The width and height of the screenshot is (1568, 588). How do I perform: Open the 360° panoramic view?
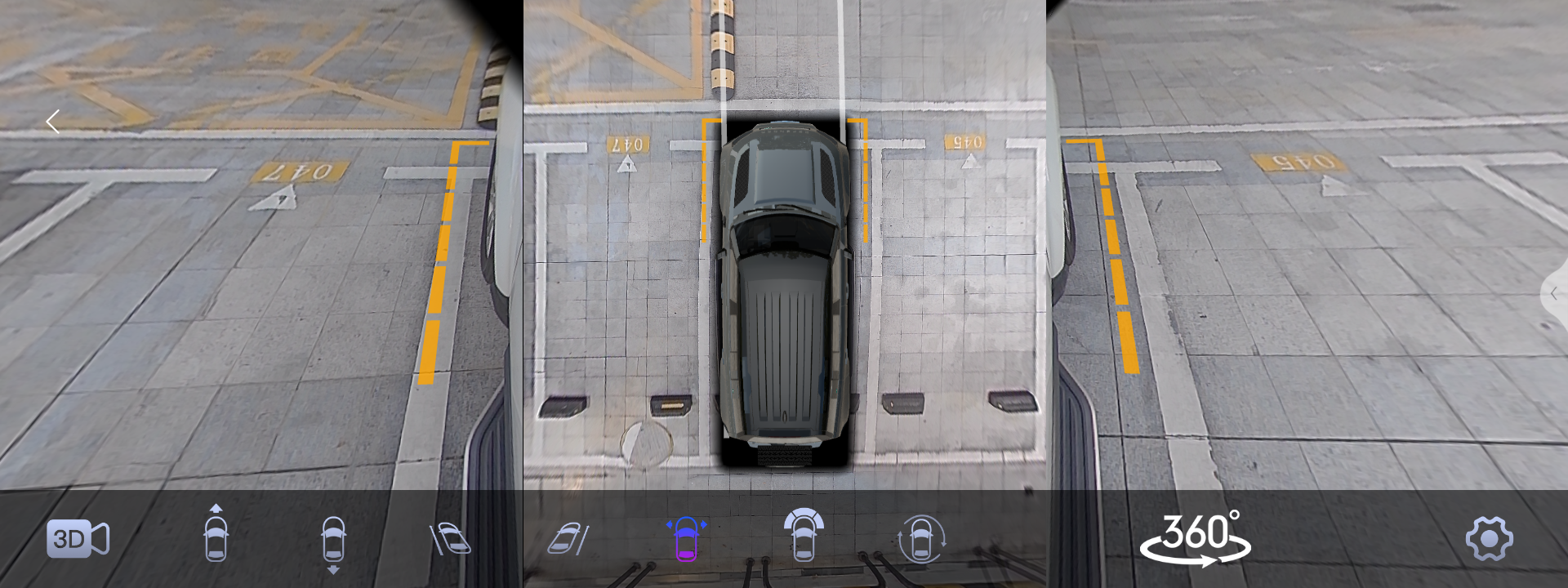click(x=1196, y=538)
